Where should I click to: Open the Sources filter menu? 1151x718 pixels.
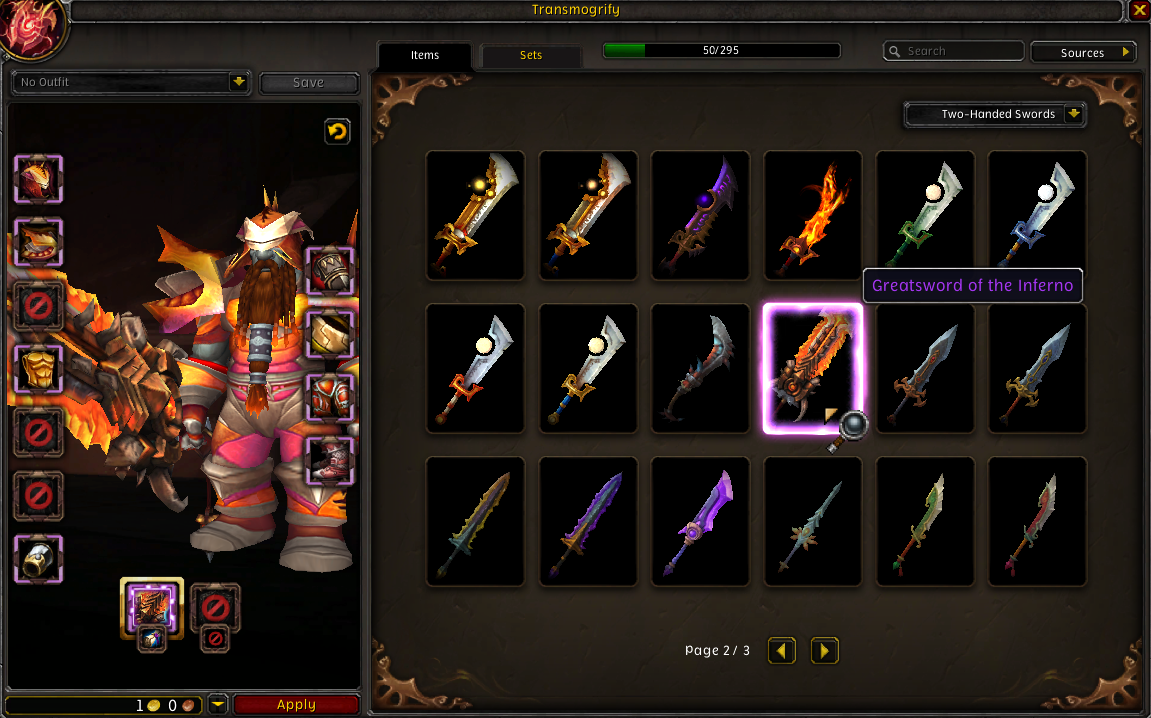point(1083,53)
